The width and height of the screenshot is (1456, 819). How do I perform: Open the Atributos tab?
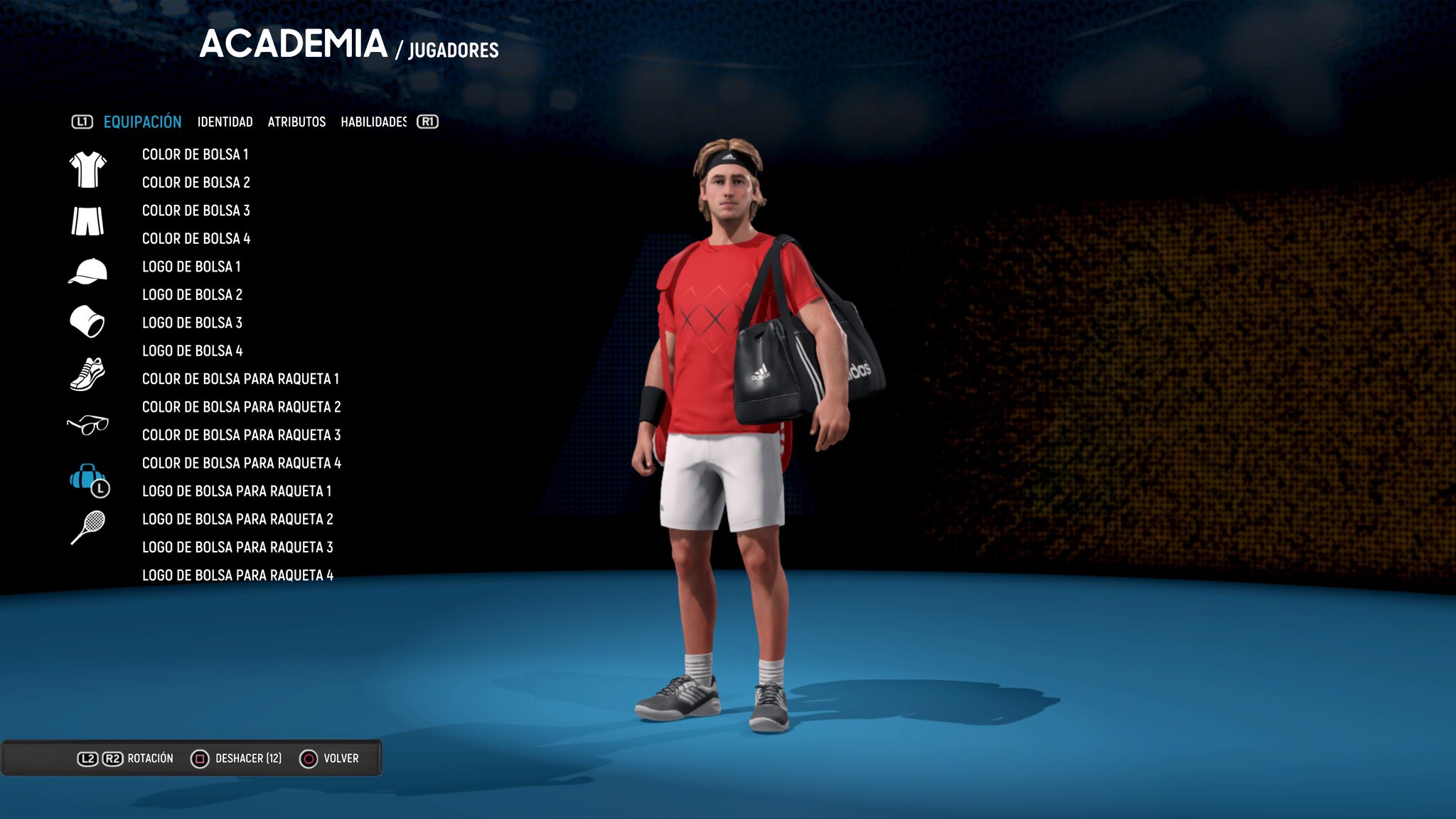[x=296, y=122]
